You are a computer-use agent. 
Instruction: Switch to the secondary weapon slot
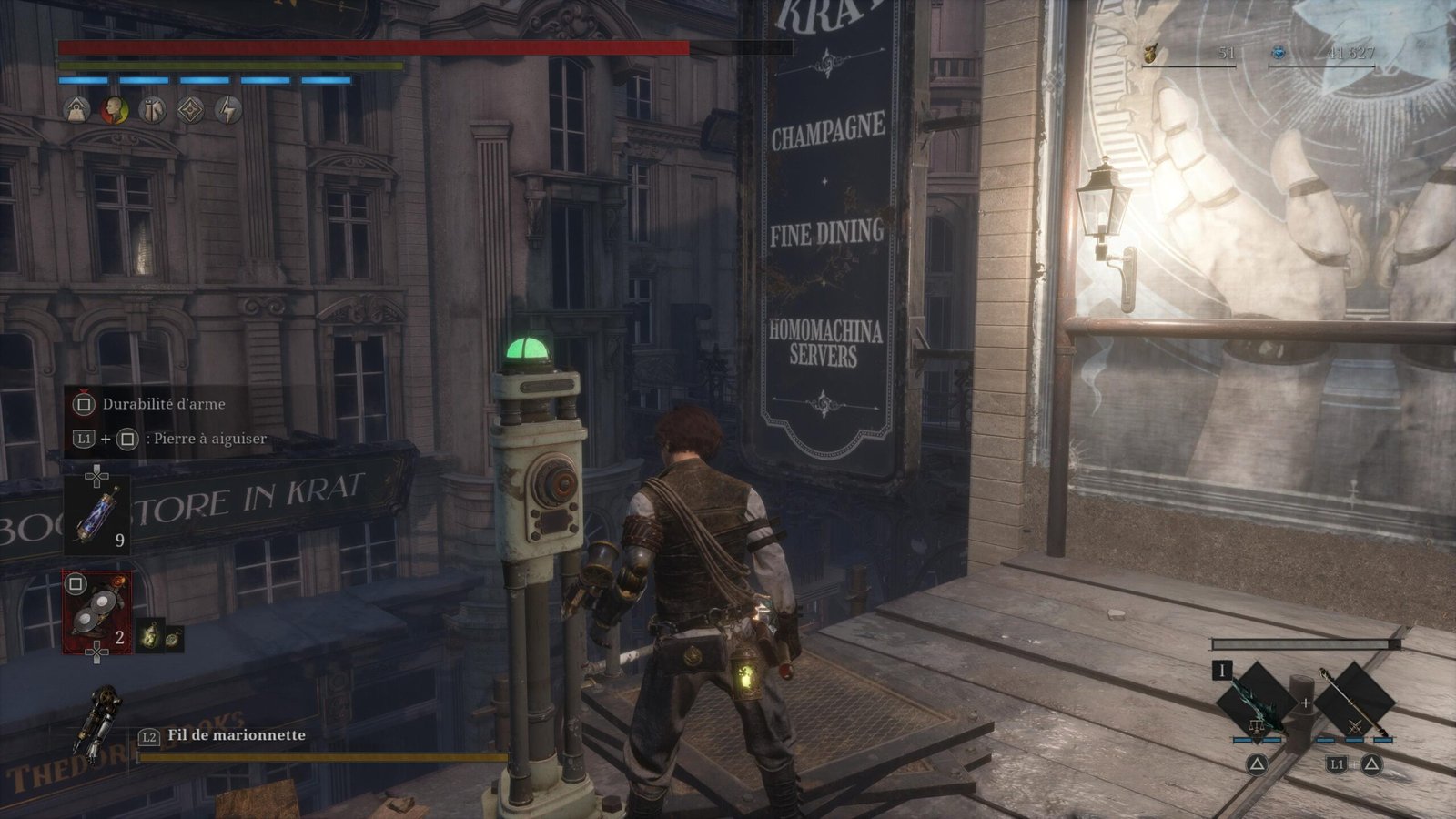[x=1355, y=702]
